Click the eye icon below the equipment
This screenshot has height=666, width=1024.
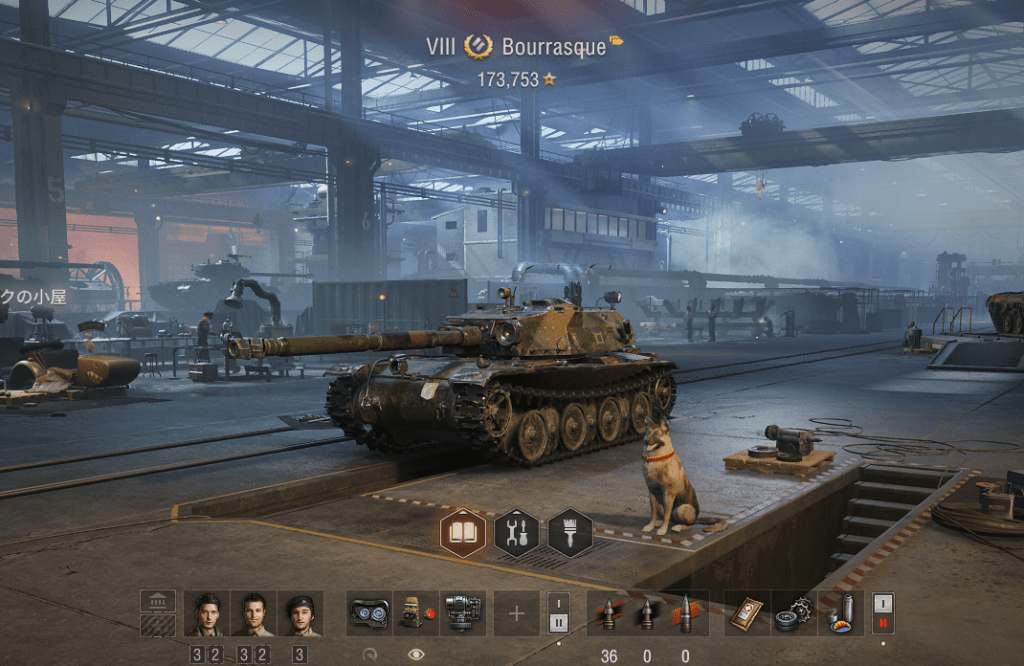(x=416, y=654)
